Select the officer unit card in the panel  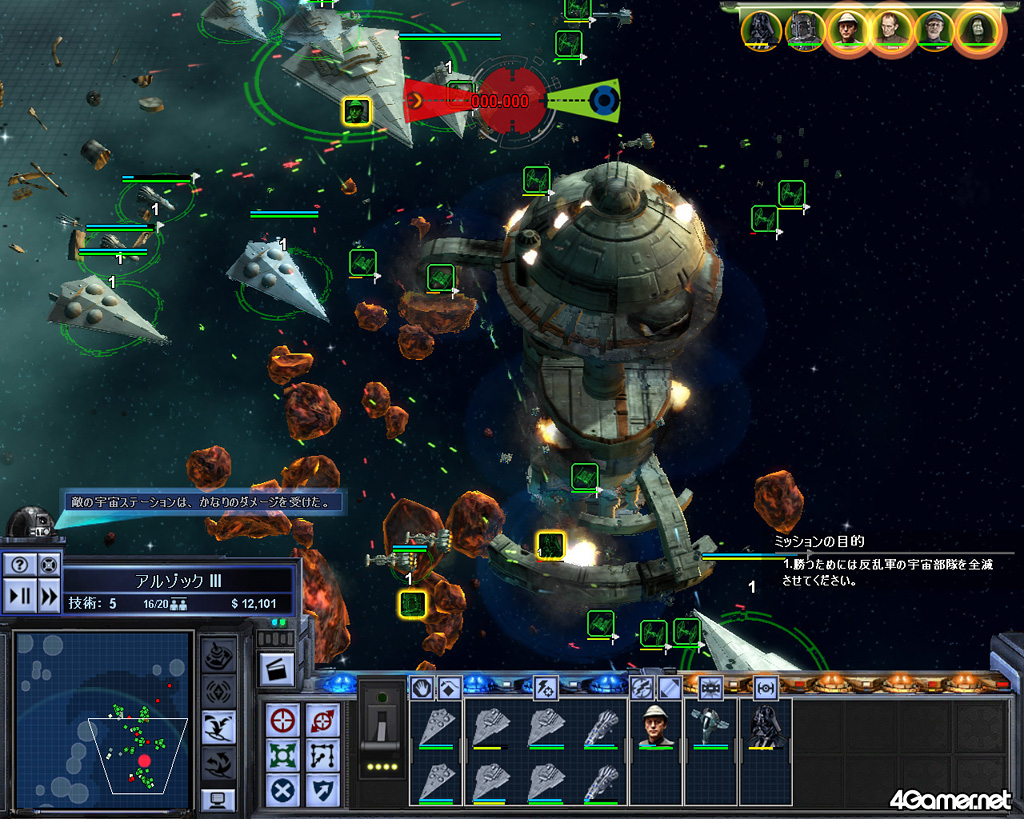point(655,726)
